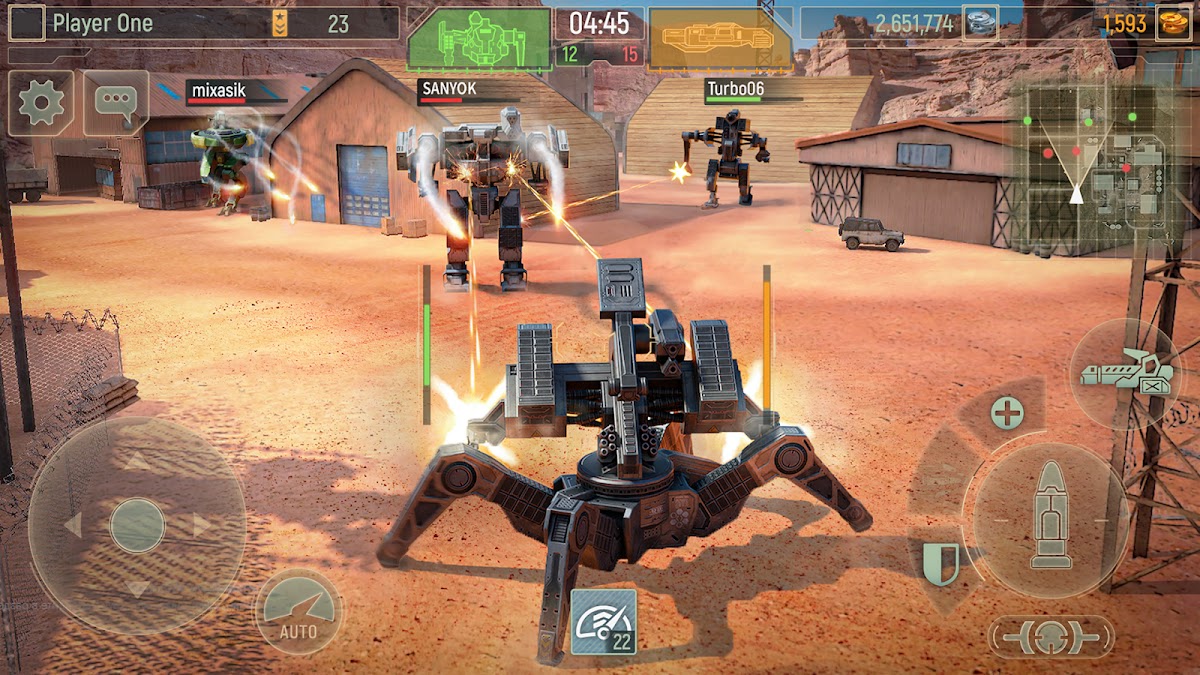The height and width of the screenshot is (675, 1200).
Task: Select the green team robot panel
Action: coord(480,39)
